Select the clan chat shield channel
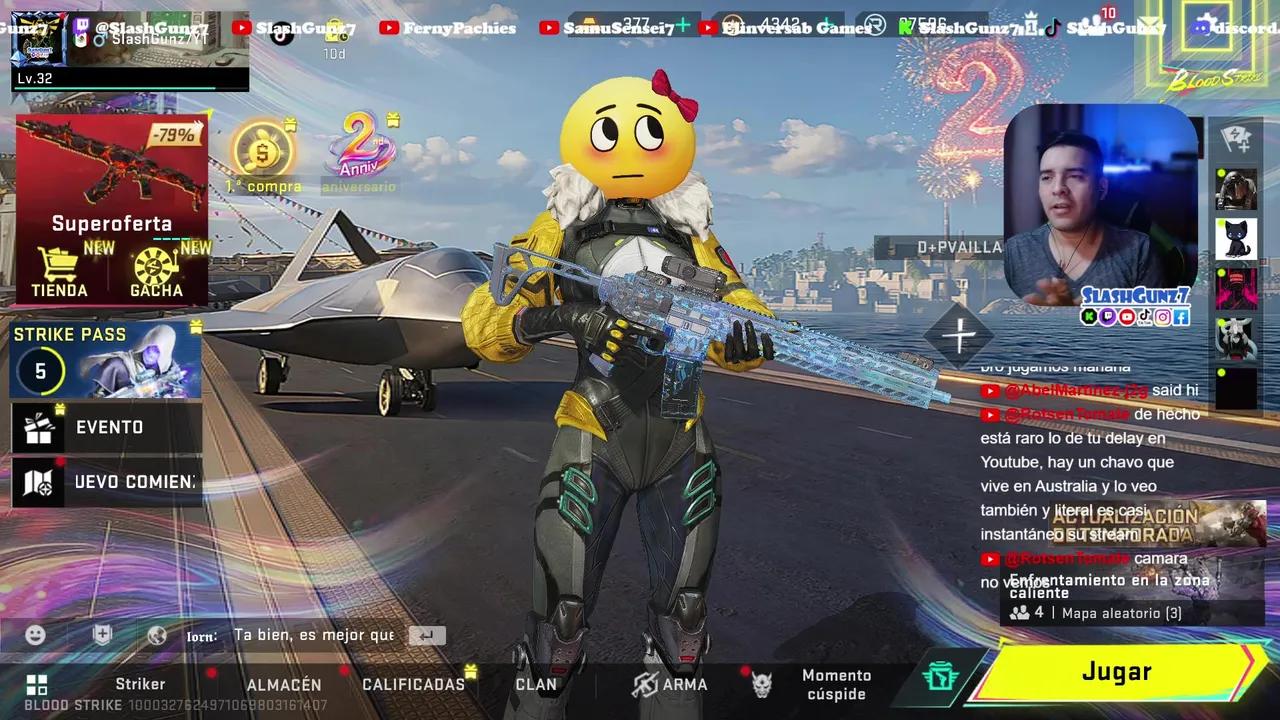Viewport: 1280px width, 720px height. click(102, 634)
